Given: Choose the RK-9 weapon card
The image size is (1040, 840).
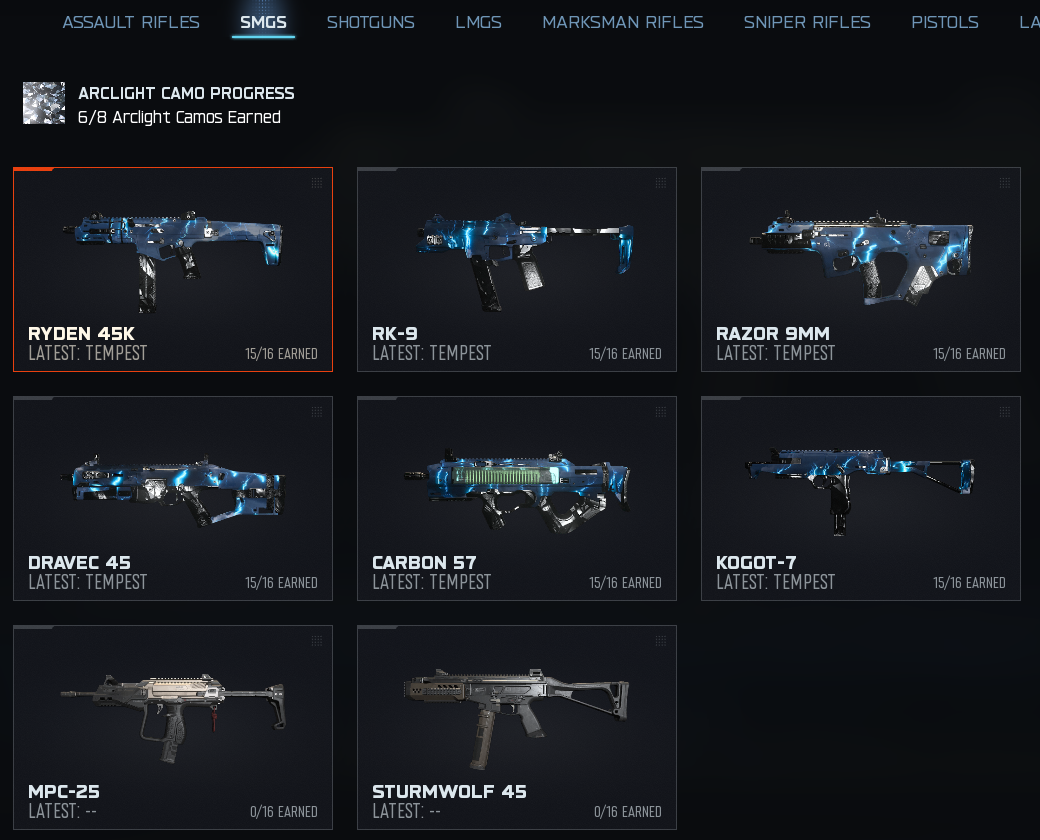Looking at the screenshot, I should [517, 269].
